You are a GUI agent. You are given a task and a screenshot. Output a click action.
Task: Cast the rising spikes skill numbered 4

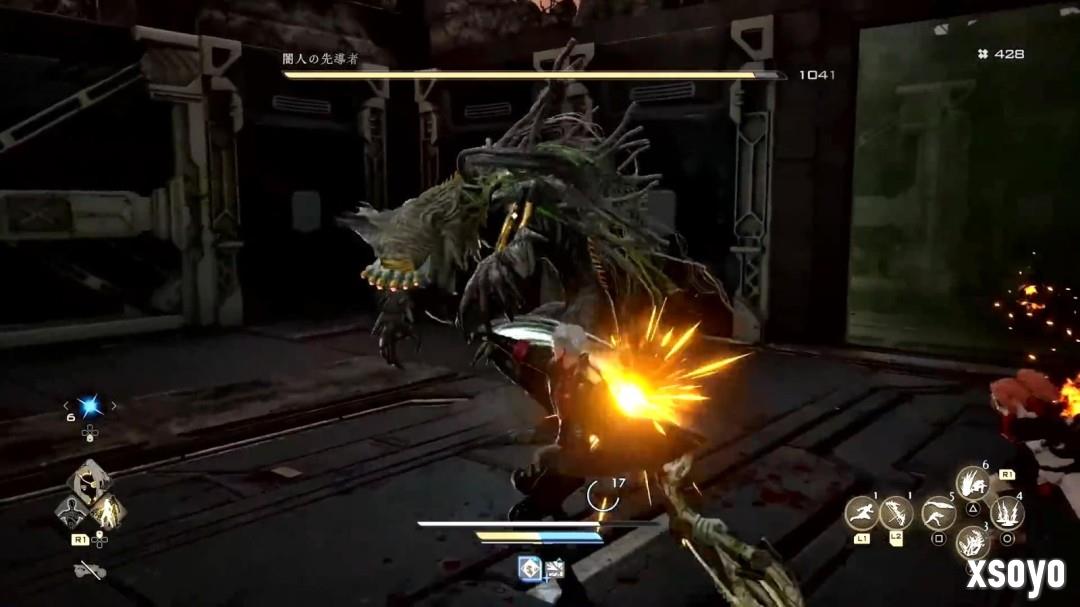tap(1007, 513)
